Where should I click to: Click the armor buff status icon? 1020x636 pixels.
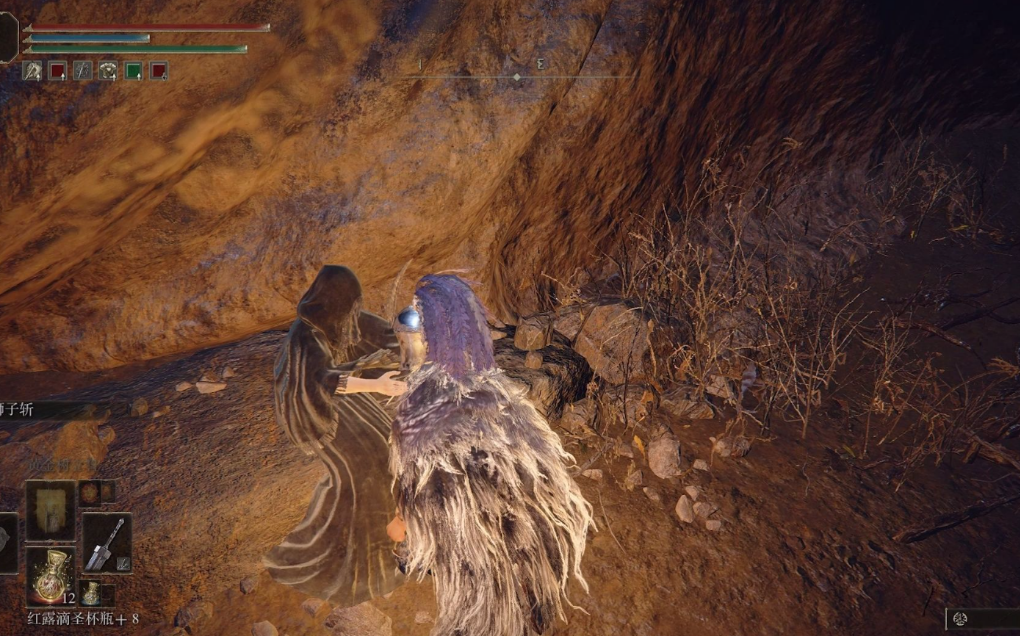pos(108,71)
